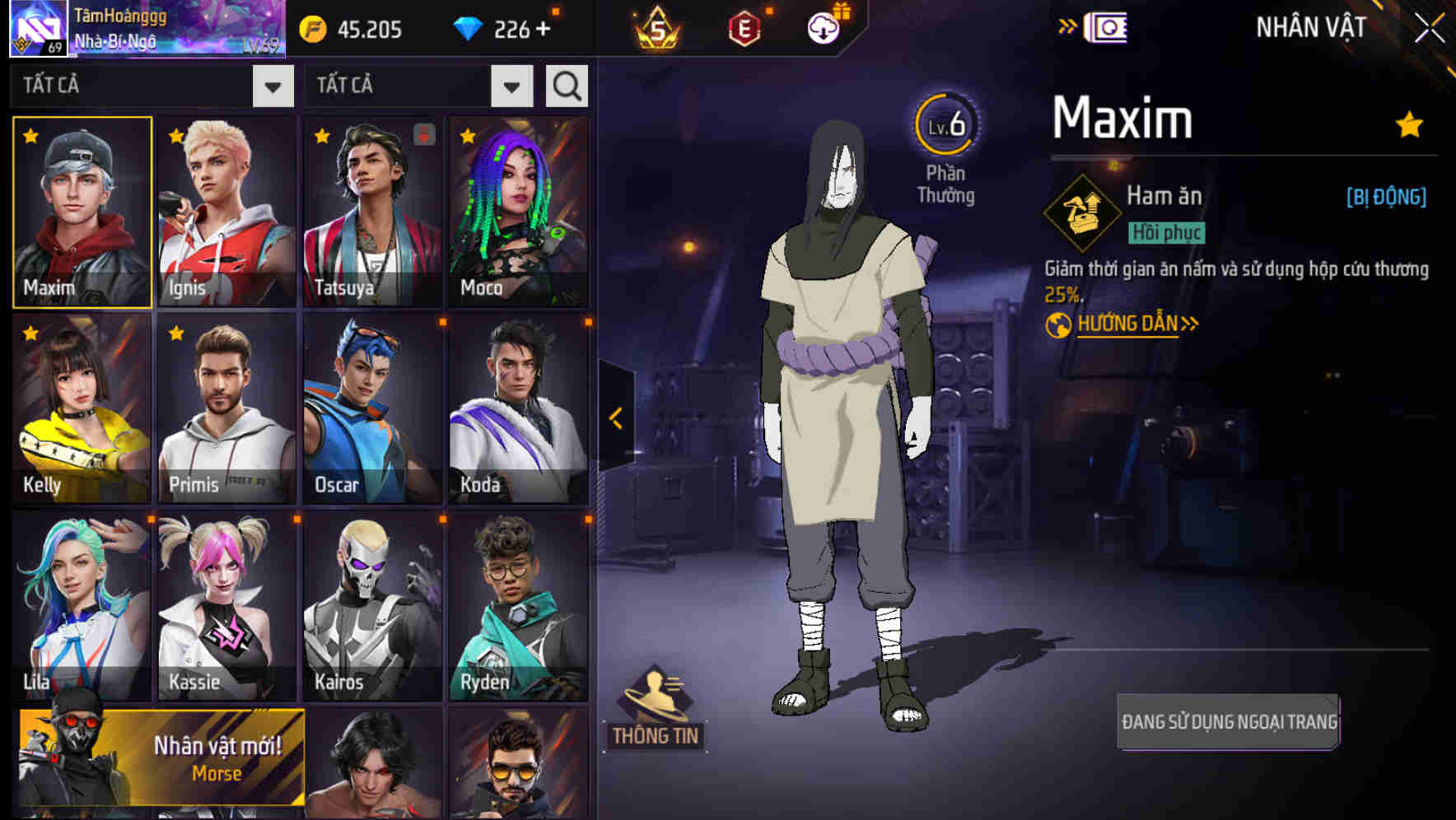
Task: Toggle the star on the Kelly thumbnail
Action: click(30, 333)
